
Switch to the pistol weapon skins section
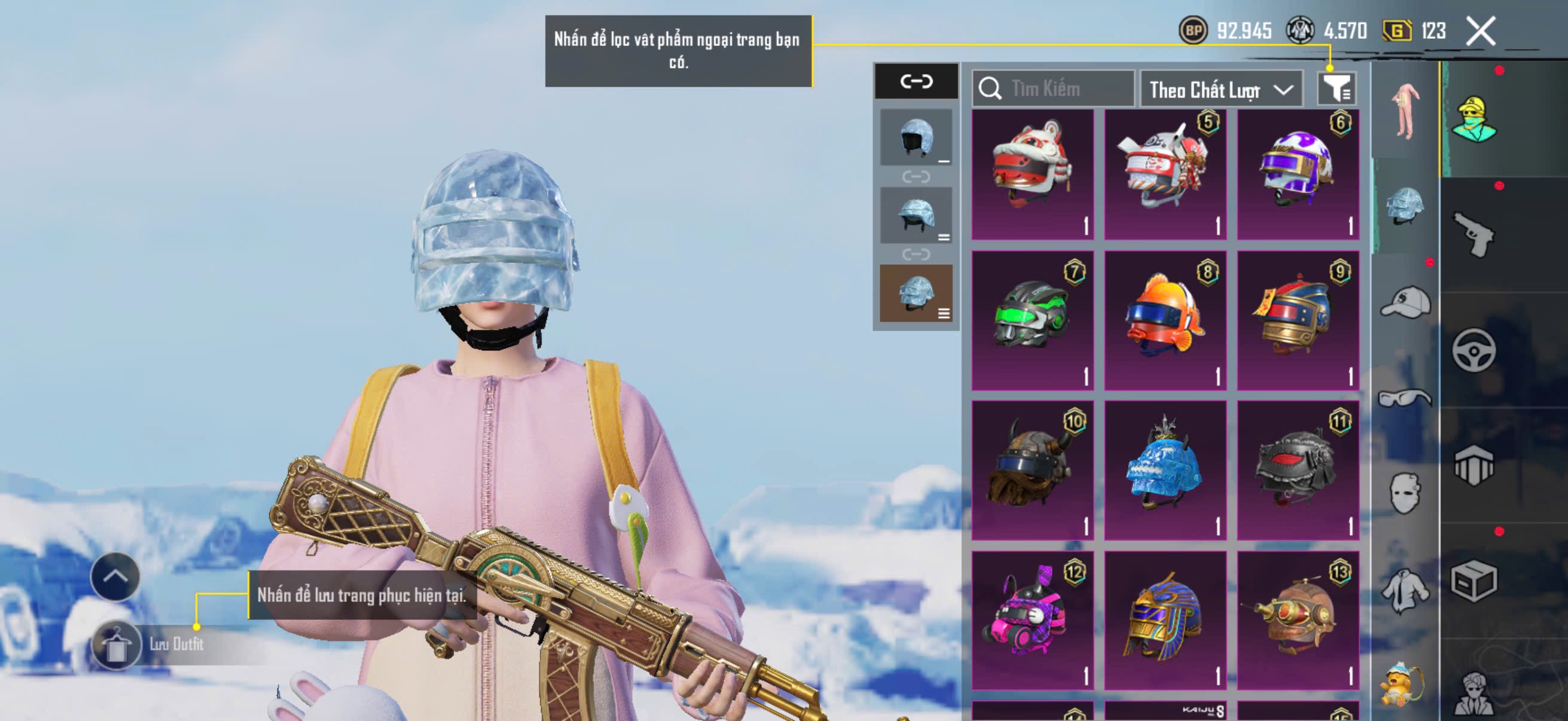click(1473, 235)
